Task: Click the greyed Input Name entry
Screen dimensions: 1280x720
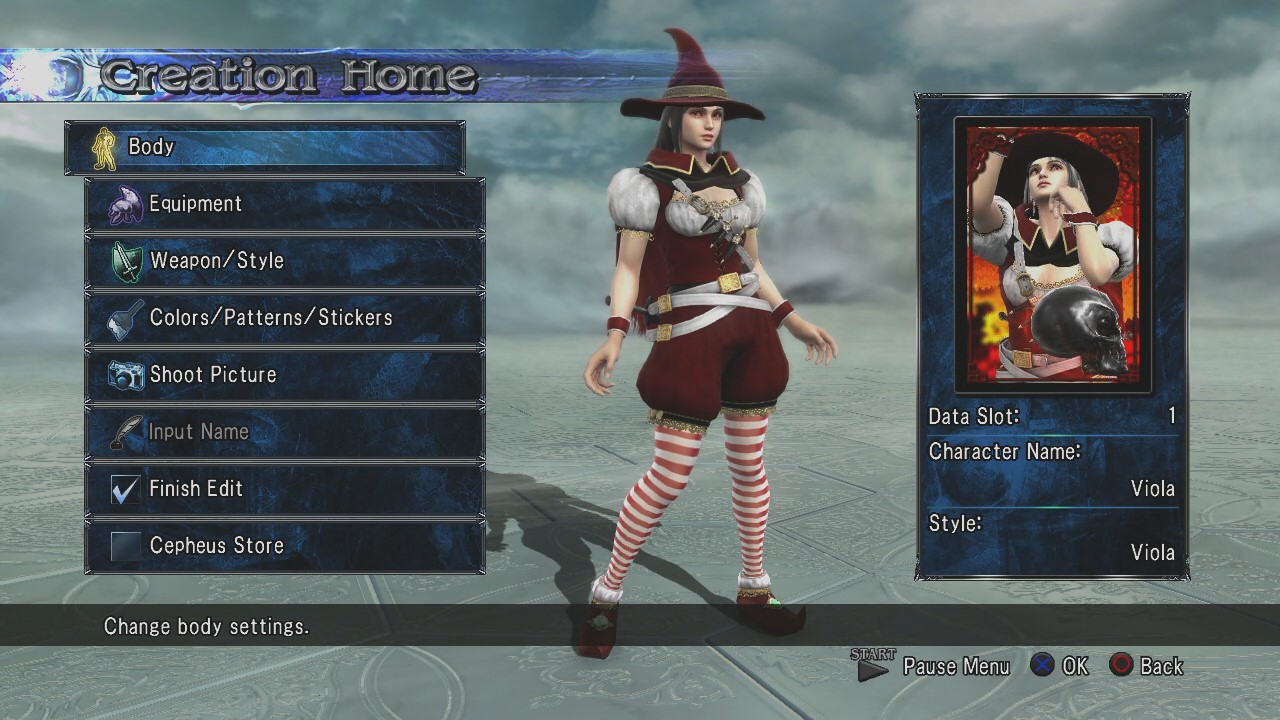Action: pyautogui.click(x=285, y=432)
